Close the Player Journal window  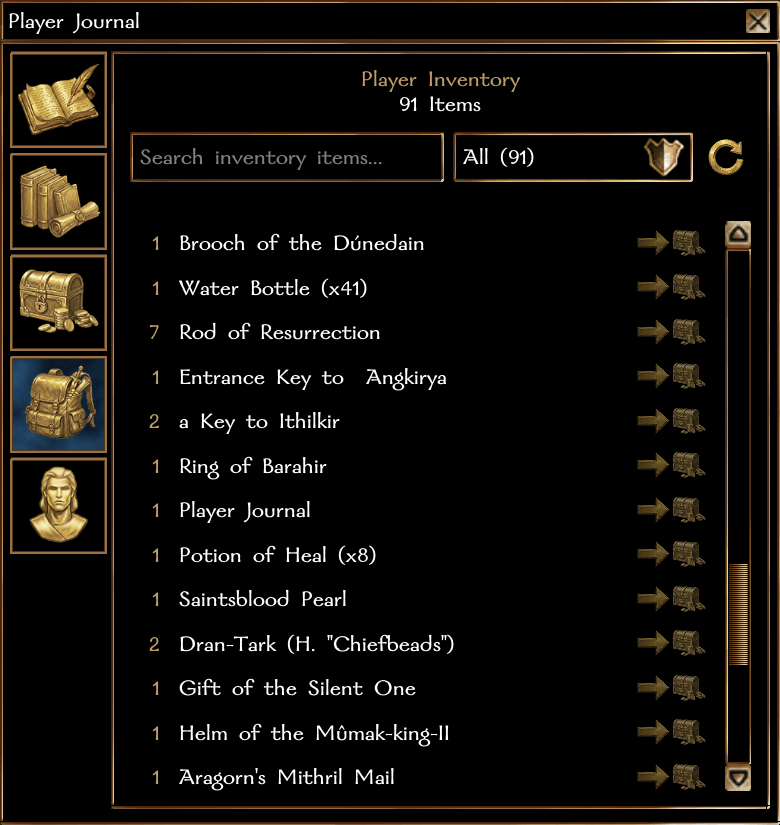(757, 22)
